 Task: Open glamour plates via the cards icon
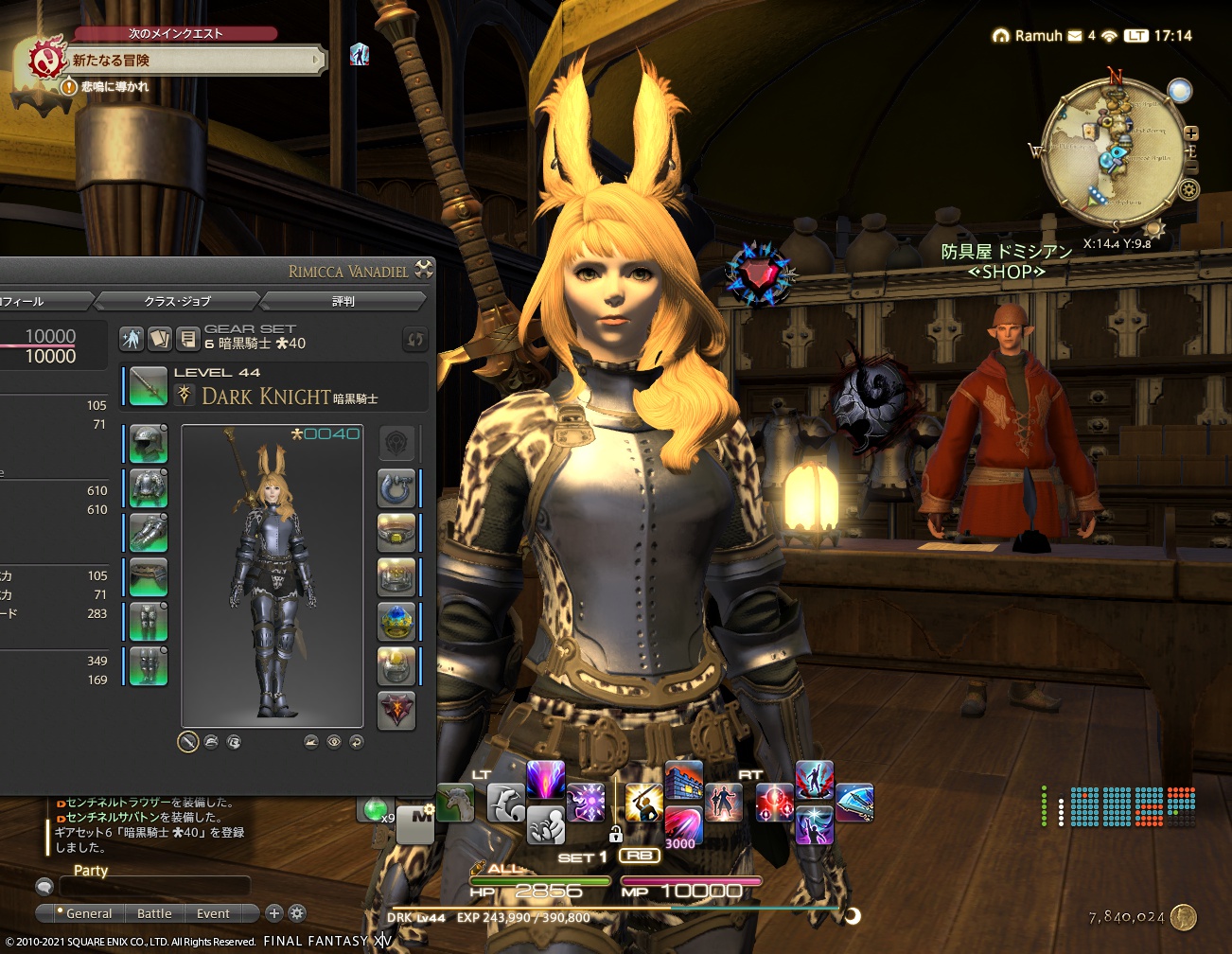tap(161, 339)
